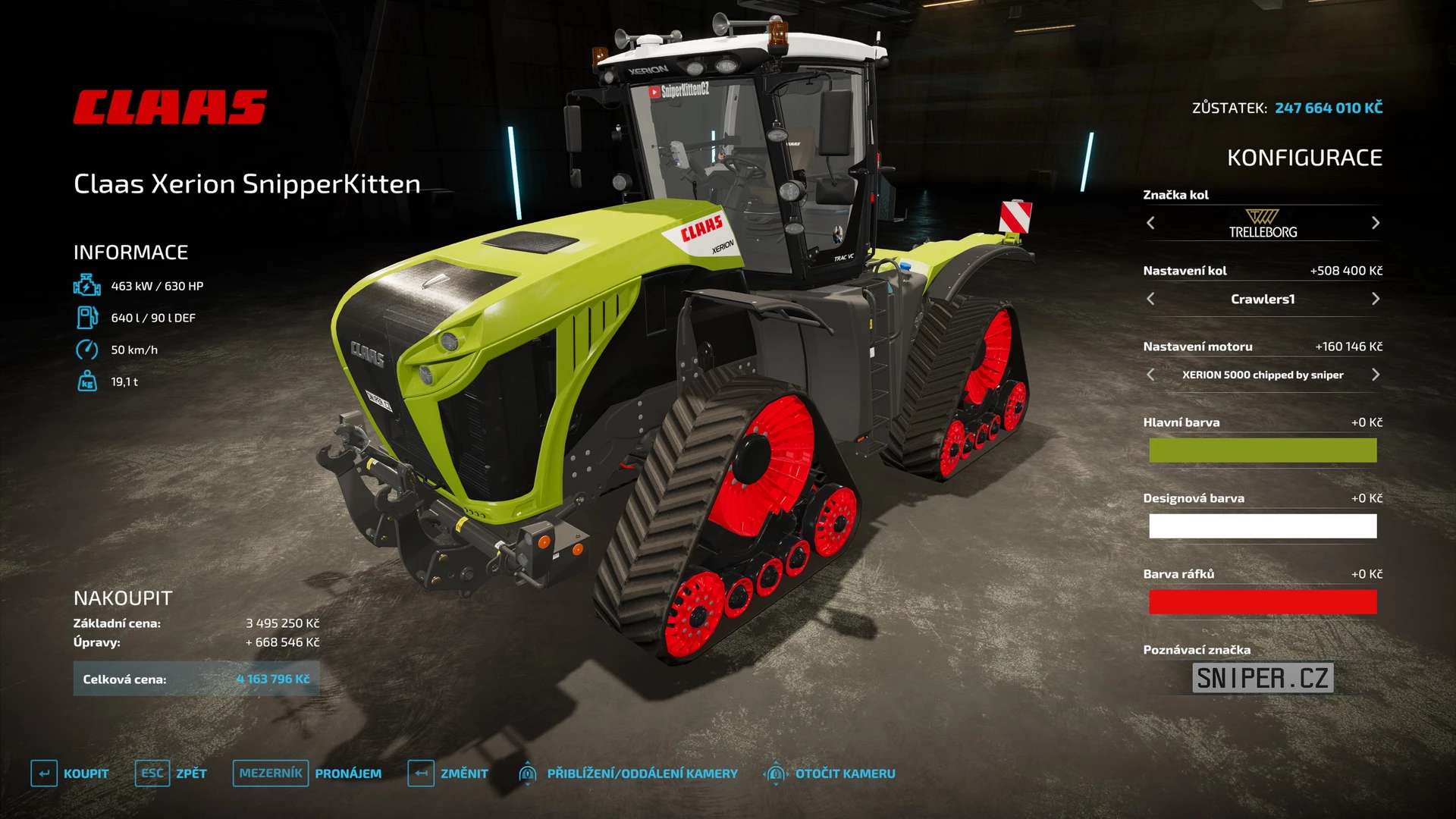The image size is (1456, 819).
Task: Switch to previous wheel setup before Crawlers1
Action: 1150,299
